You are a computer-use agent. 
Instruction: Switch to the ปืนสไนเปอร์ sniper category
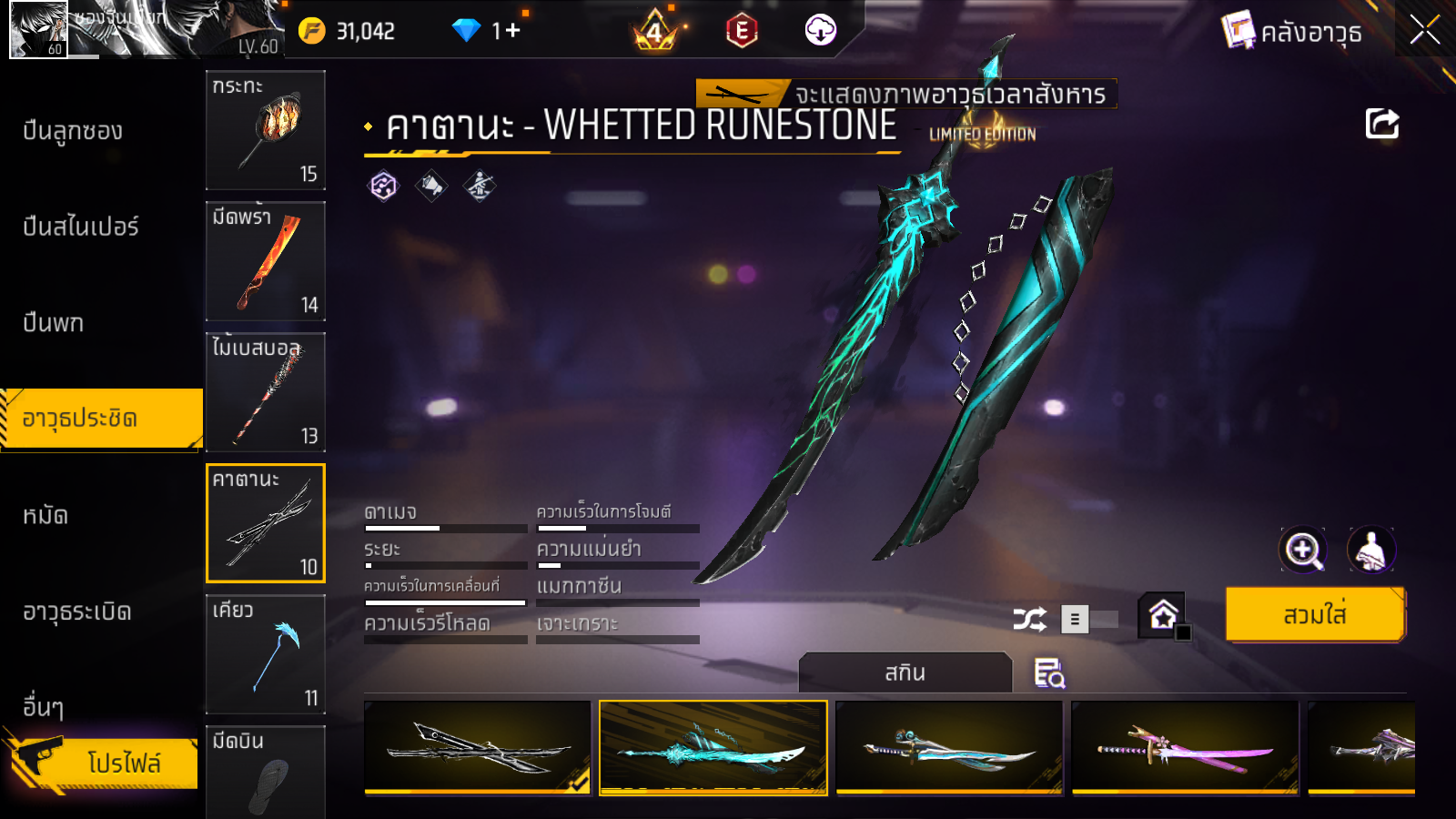tap(81, 227)
